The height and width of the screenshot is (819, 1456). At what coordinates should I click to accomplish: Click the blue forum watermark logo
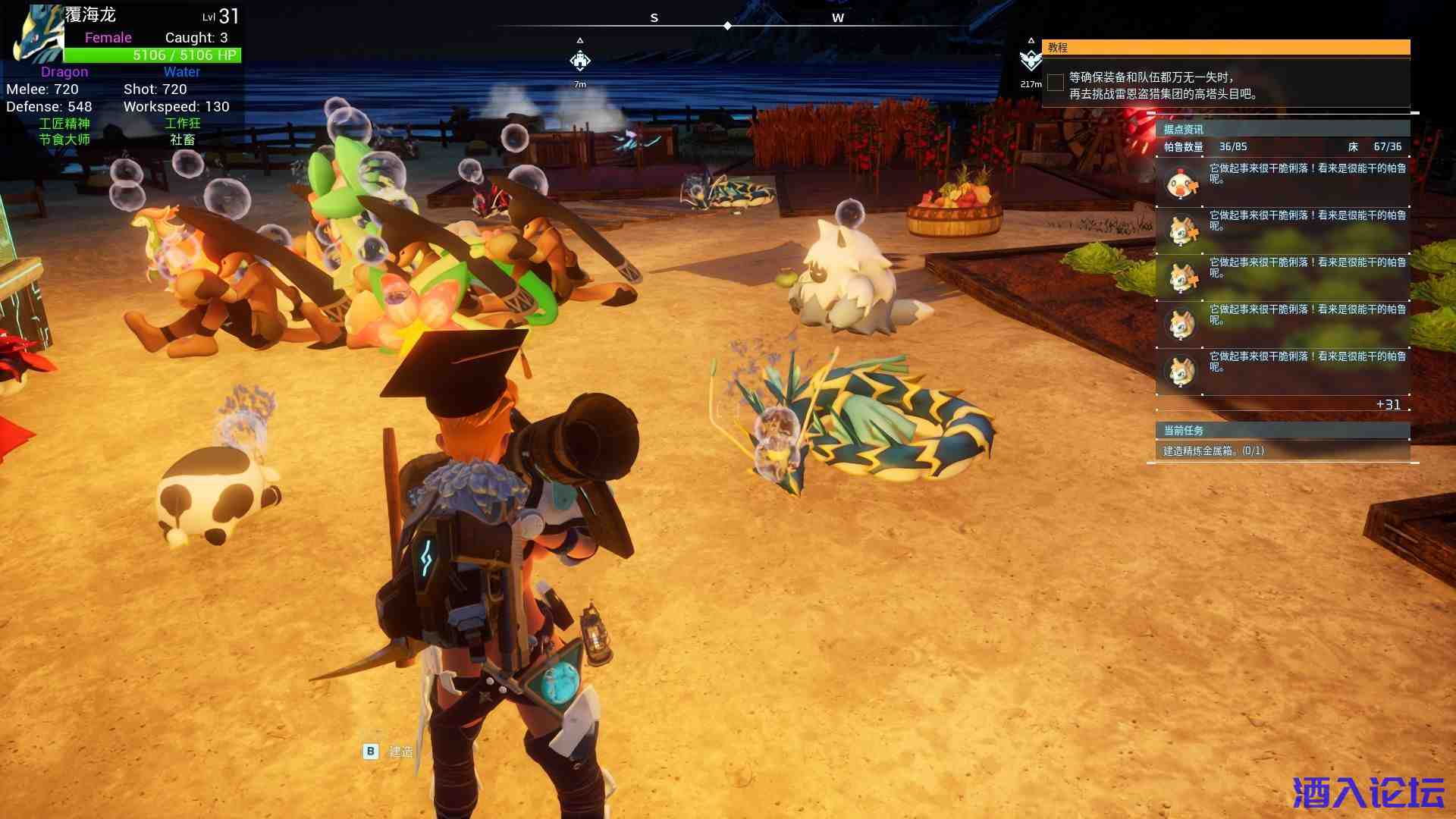(1368, 793)
